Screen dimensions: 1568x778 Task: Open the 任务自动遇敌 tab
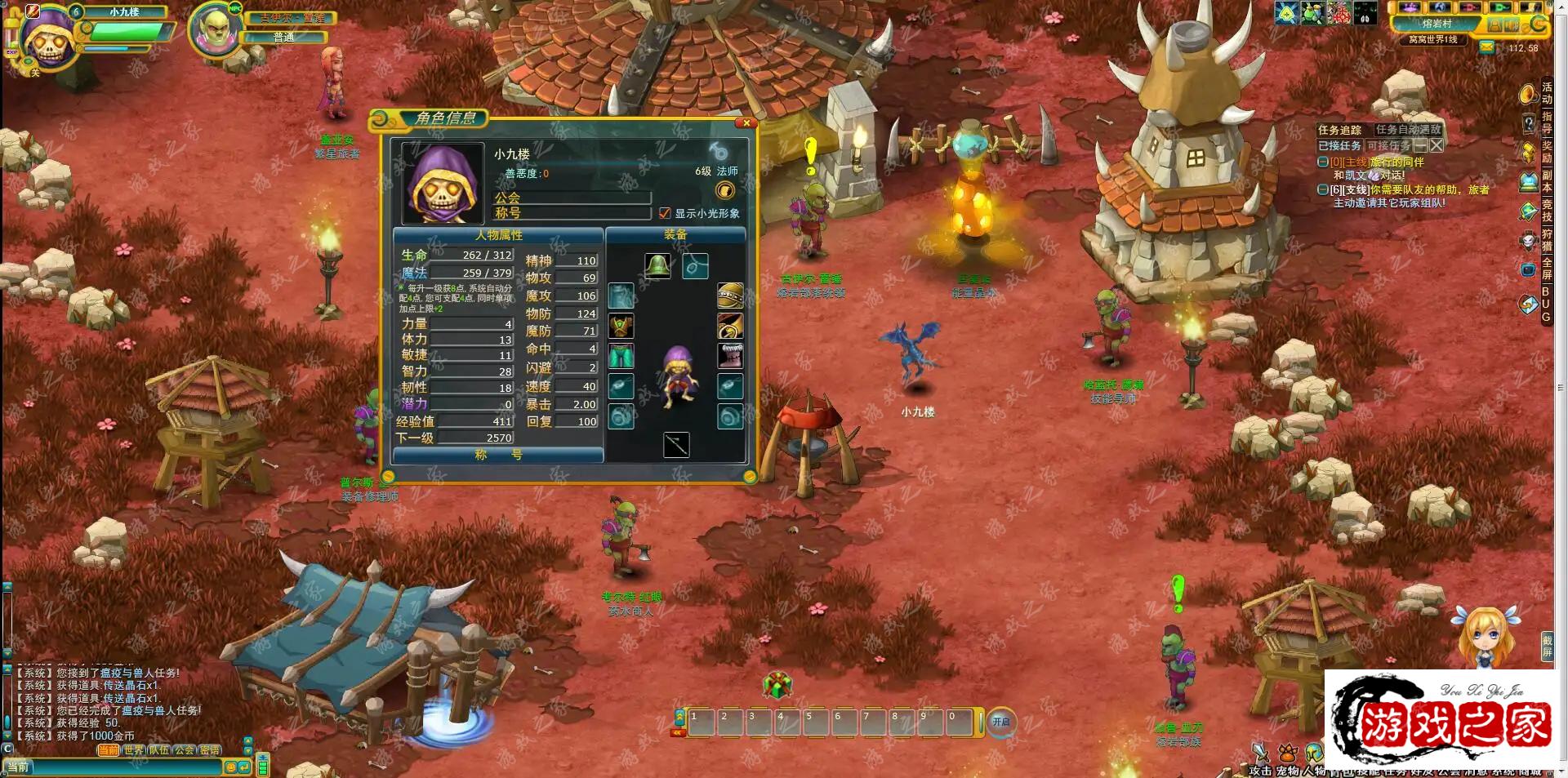click(x=1408, y=130)
